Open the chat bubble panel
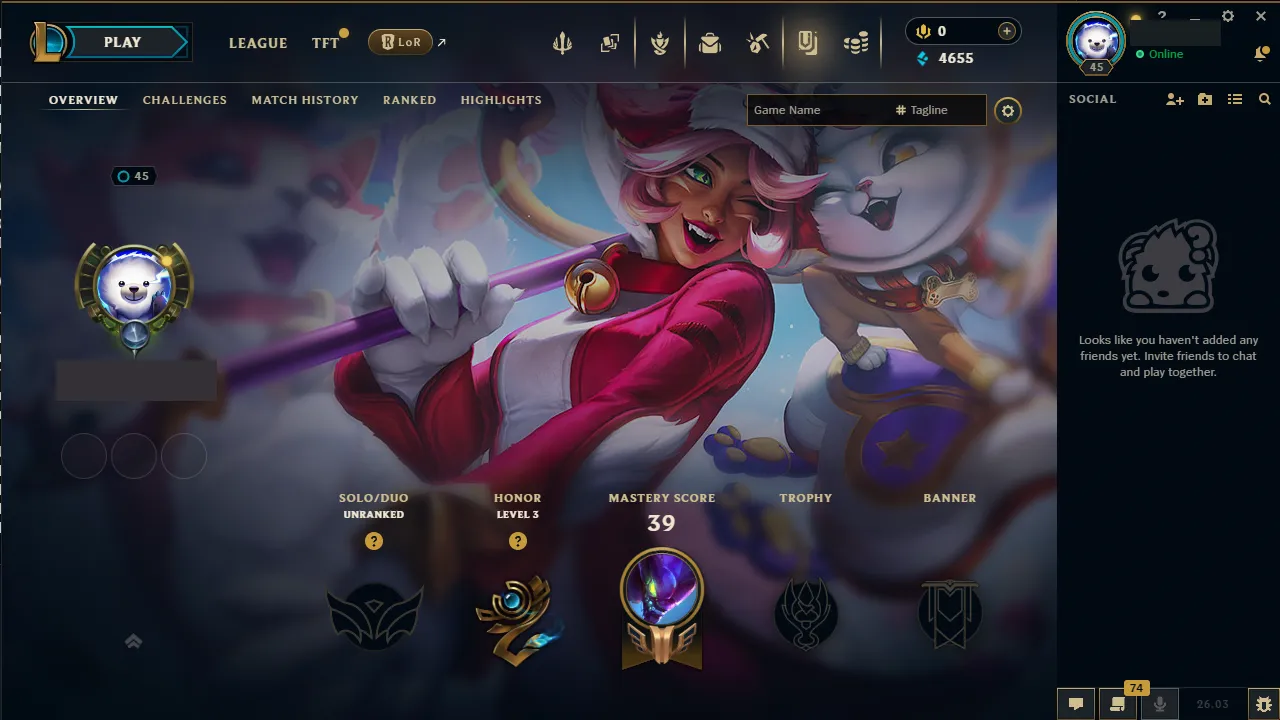 click(x=1076, y=705)
